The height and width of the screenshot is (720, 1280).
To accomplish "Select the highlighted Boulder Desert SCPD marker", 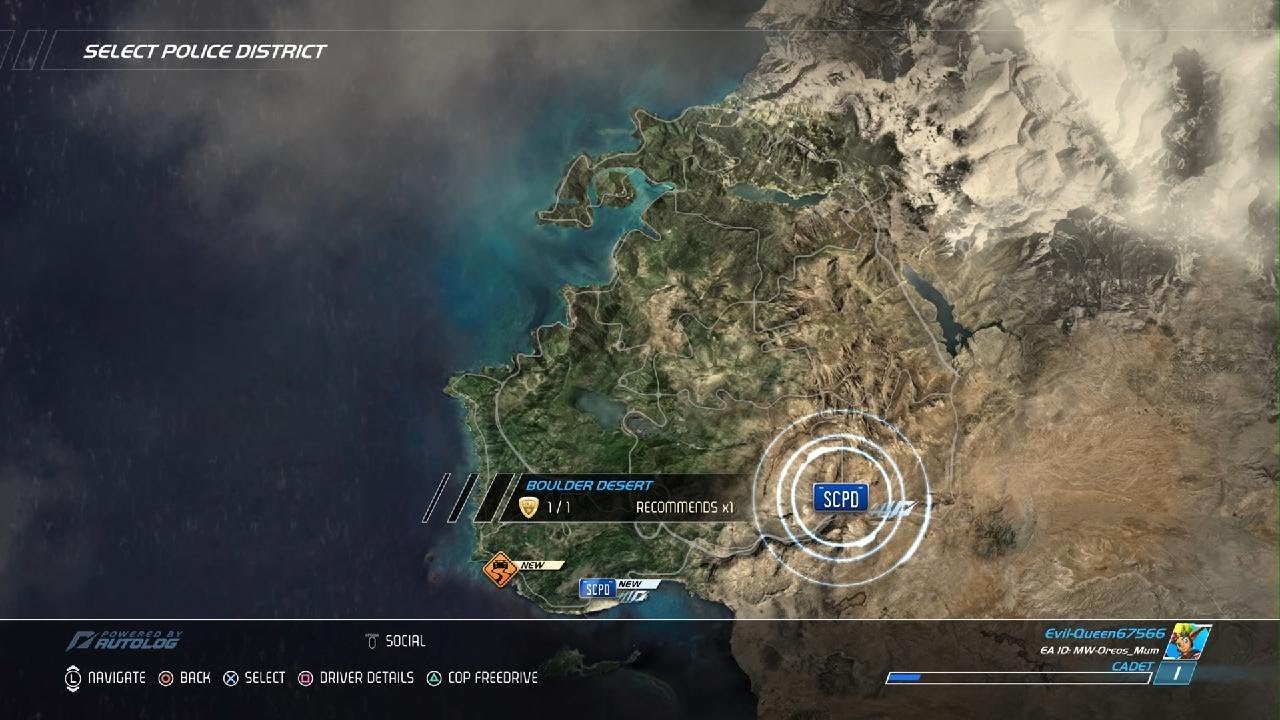I will pyautogui.click(x=840, y=498).
